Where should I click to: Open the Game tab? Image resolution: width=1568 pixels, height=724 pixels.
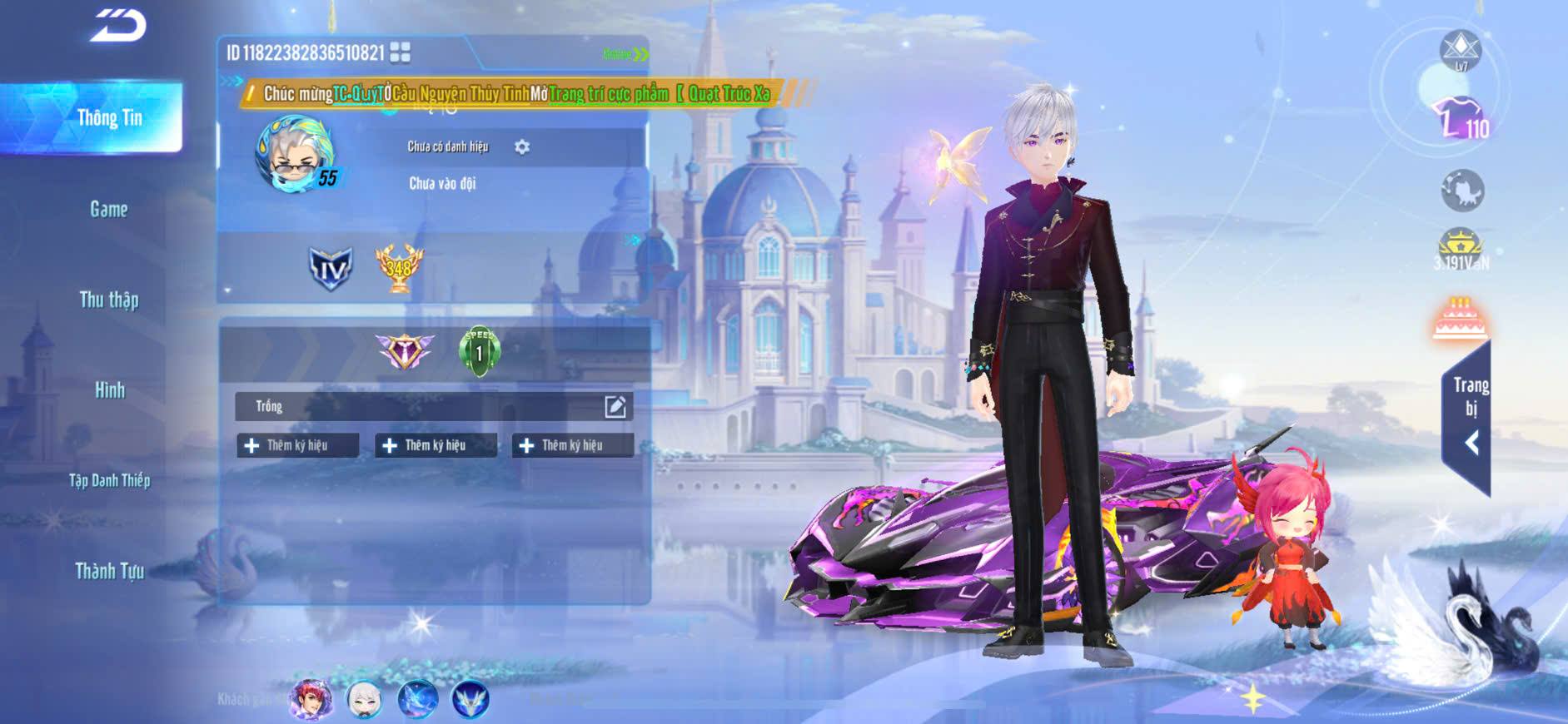109,209
